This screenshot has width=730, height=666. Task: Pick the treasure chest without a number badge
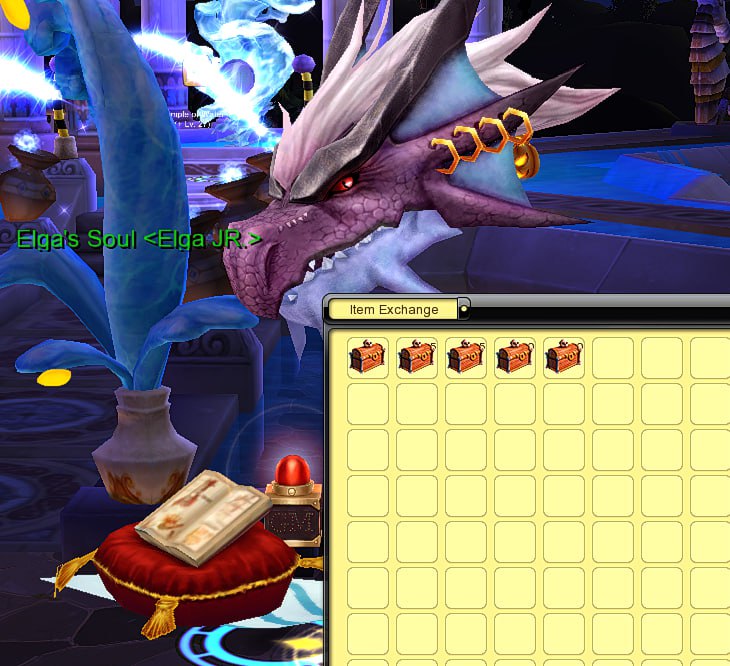(x=367, y=358)
